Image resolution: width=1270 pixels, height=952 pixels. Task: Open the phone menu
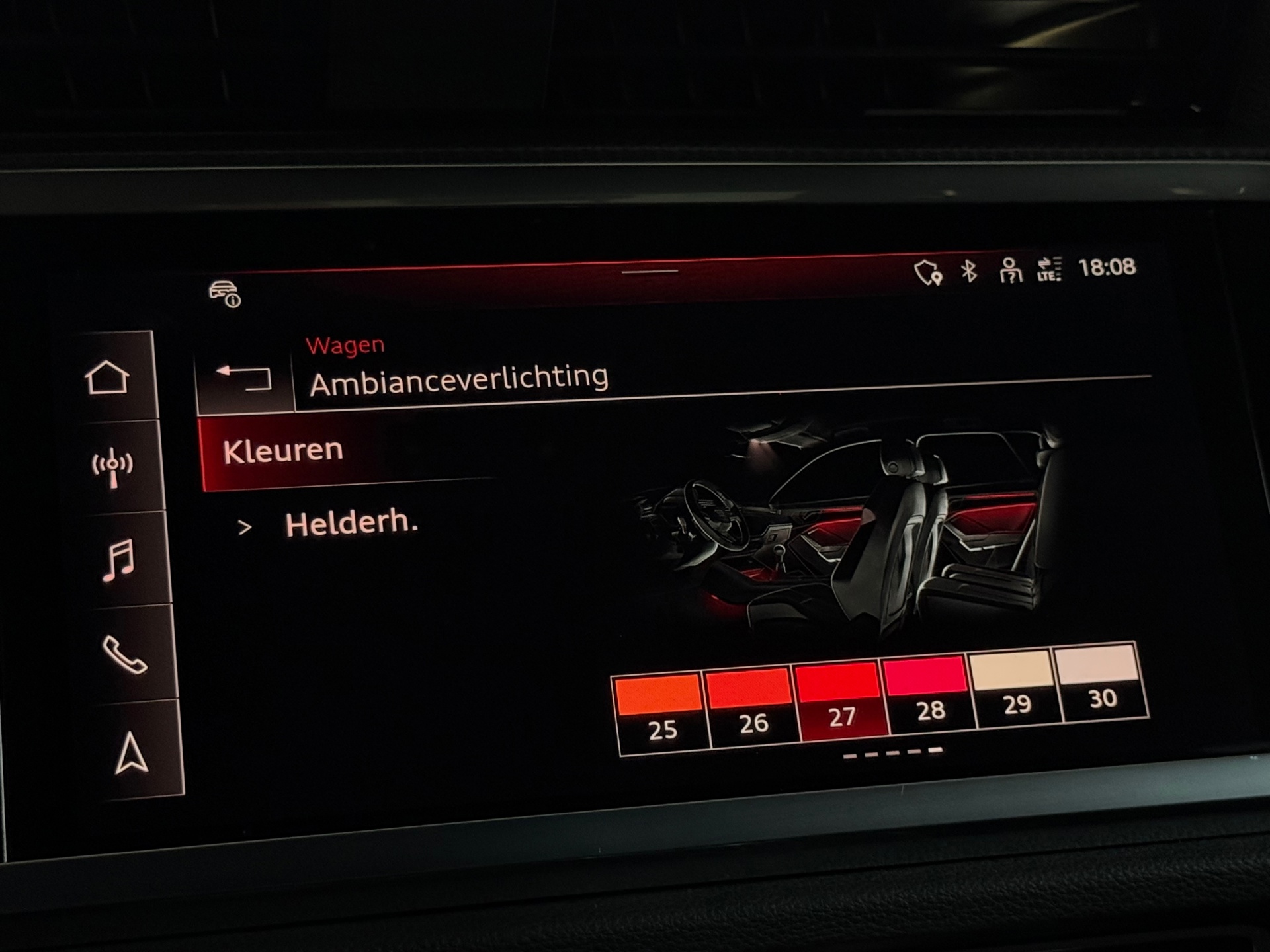coord(124,654)
